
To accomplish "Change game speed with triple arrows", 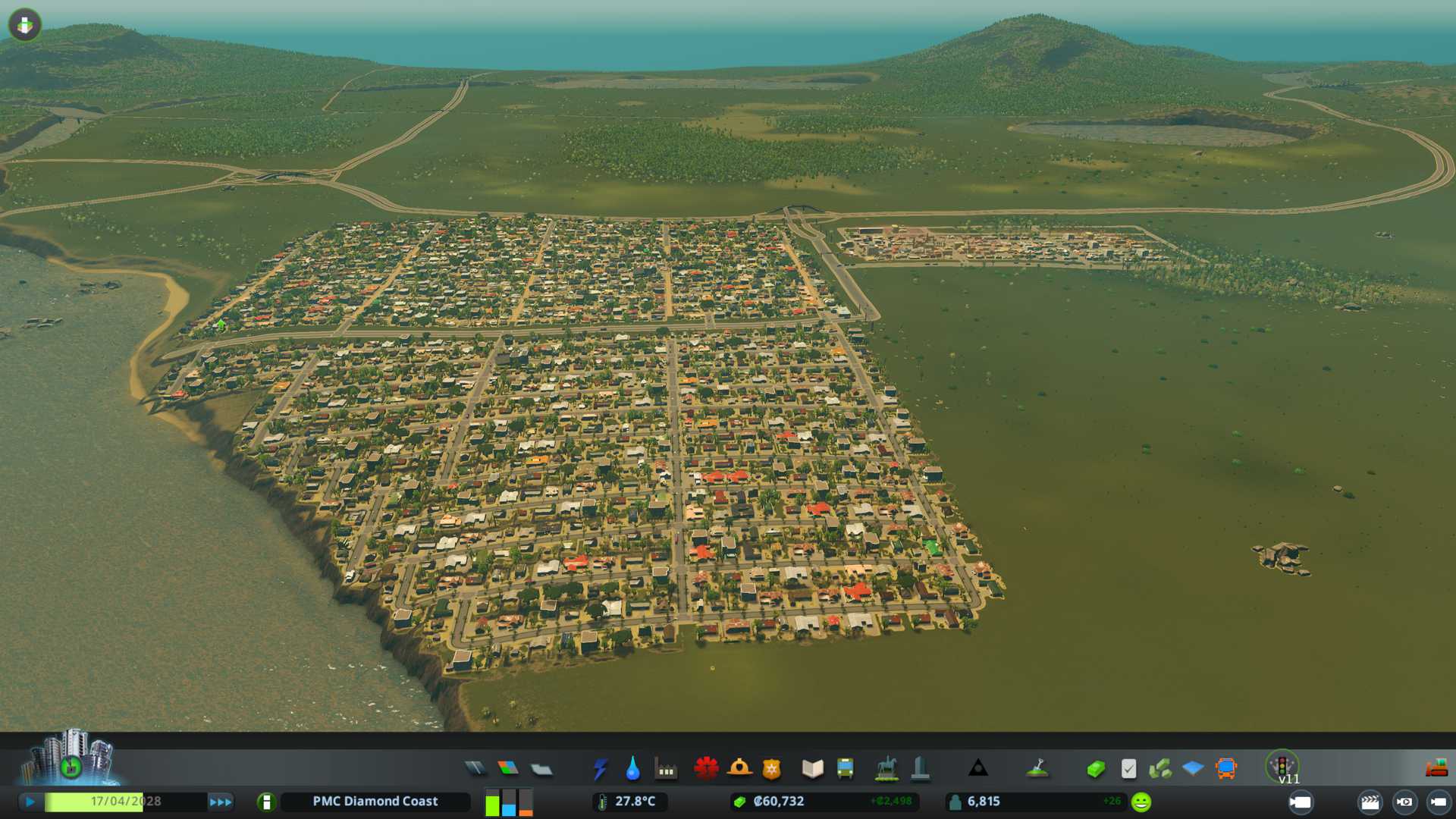I will click(221, 802).
